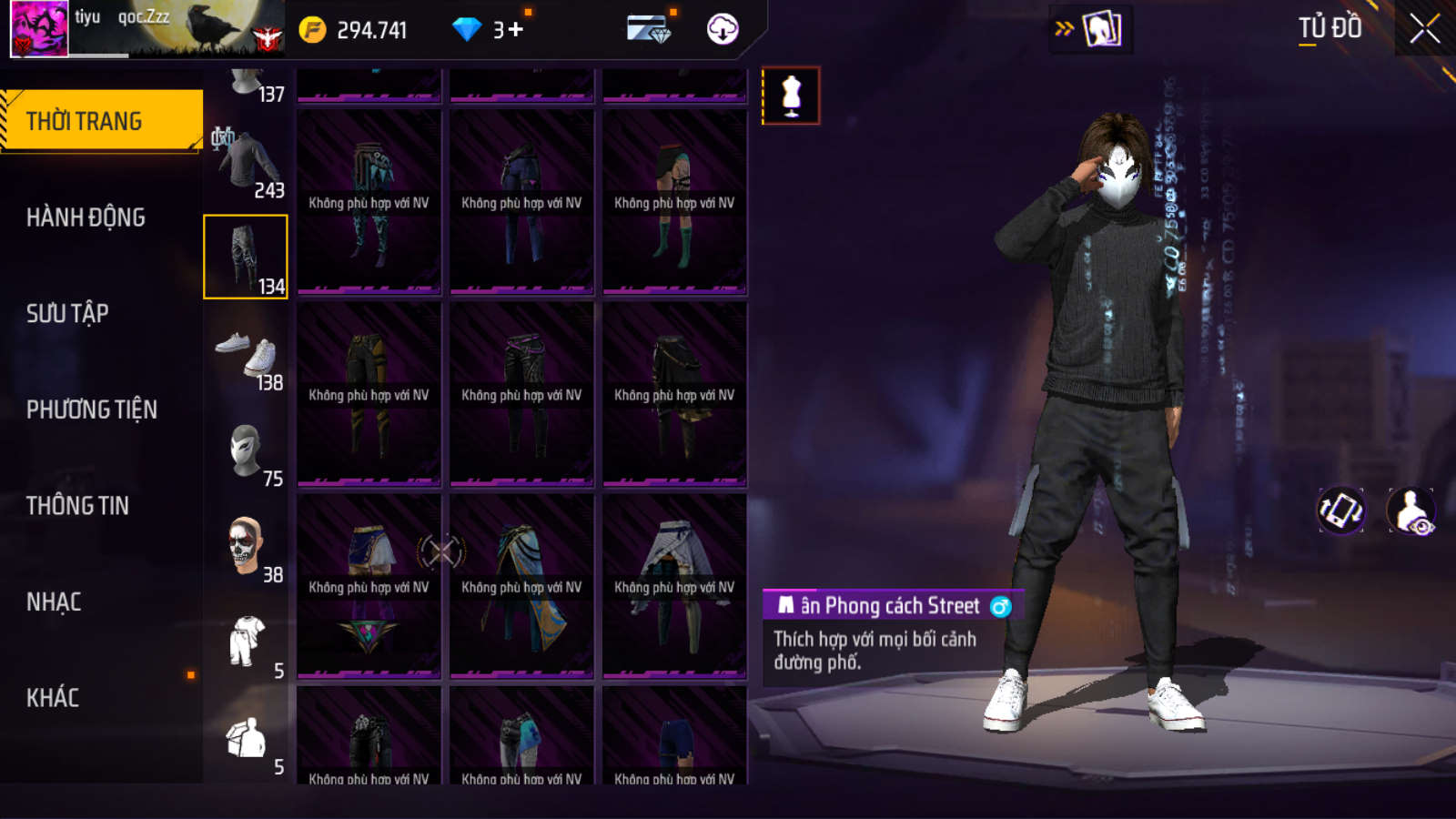Go to the THÔNG TIN section
The image size is (1456, 819).
click(77, 506)
